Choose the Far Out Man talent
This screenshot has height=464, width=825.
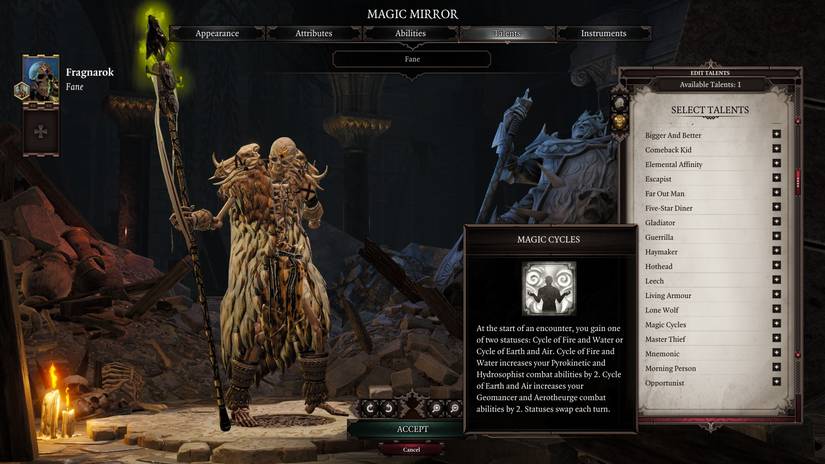(x=776, y=193)
